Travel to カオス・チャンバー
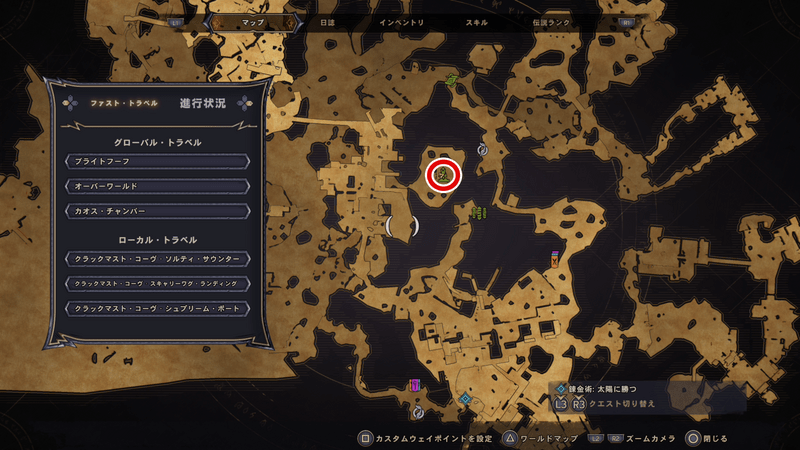 click(x=155, y=211)
